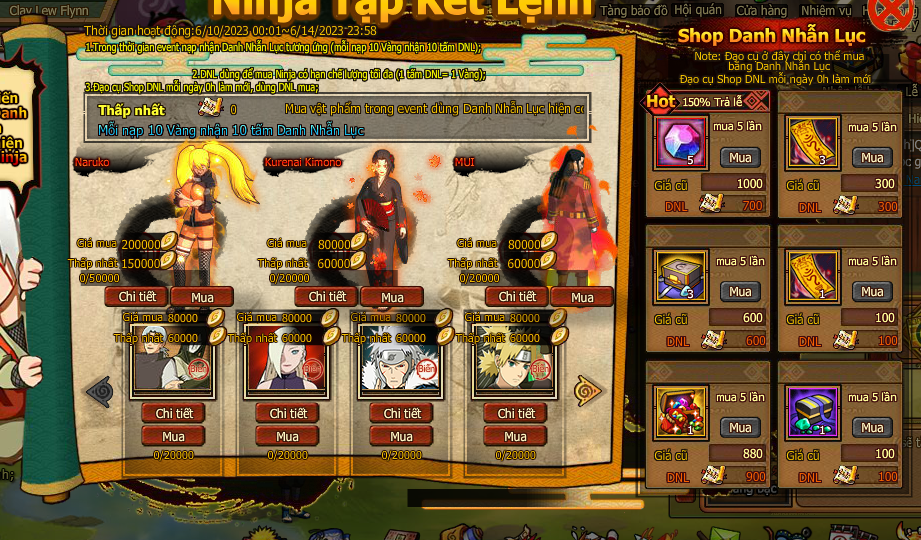Open the Tàng bảo đồ menu

pyautogui.click(x=634, y=10)
